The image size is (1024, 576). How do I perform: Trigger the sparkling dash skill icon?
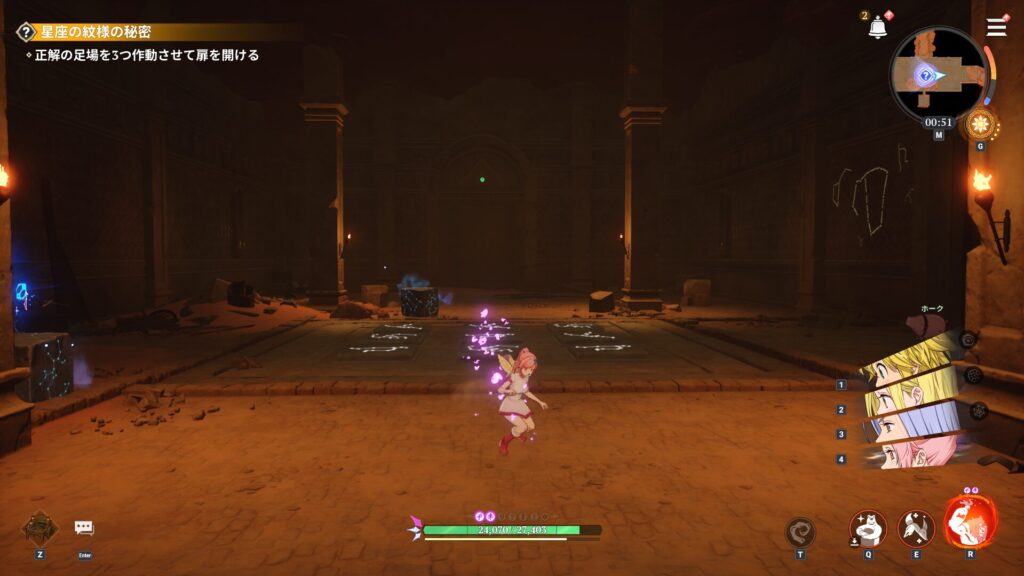point(916,528)
